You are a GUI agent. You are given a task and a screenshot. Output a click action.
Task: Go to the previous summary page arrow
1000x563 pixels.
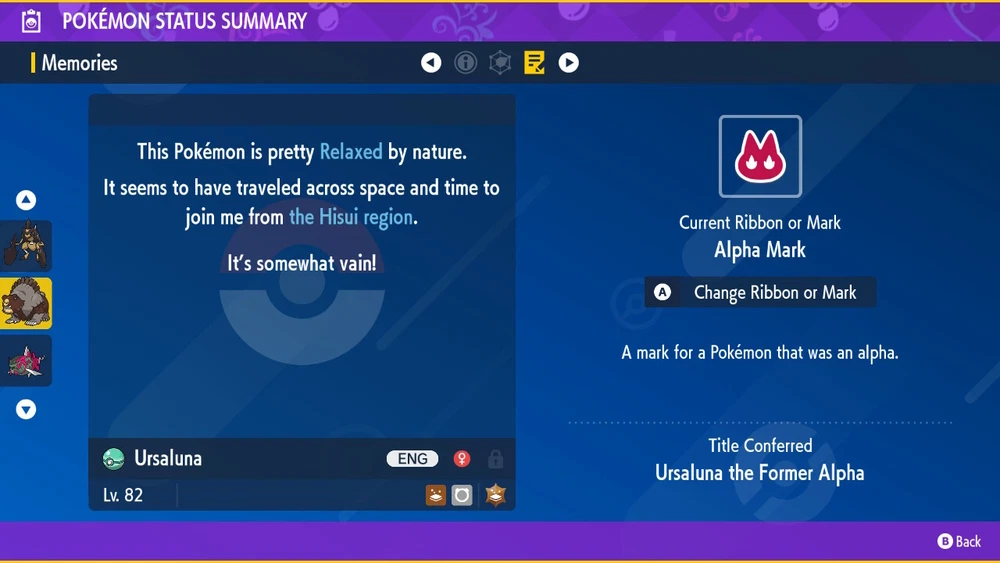[431, 63]
